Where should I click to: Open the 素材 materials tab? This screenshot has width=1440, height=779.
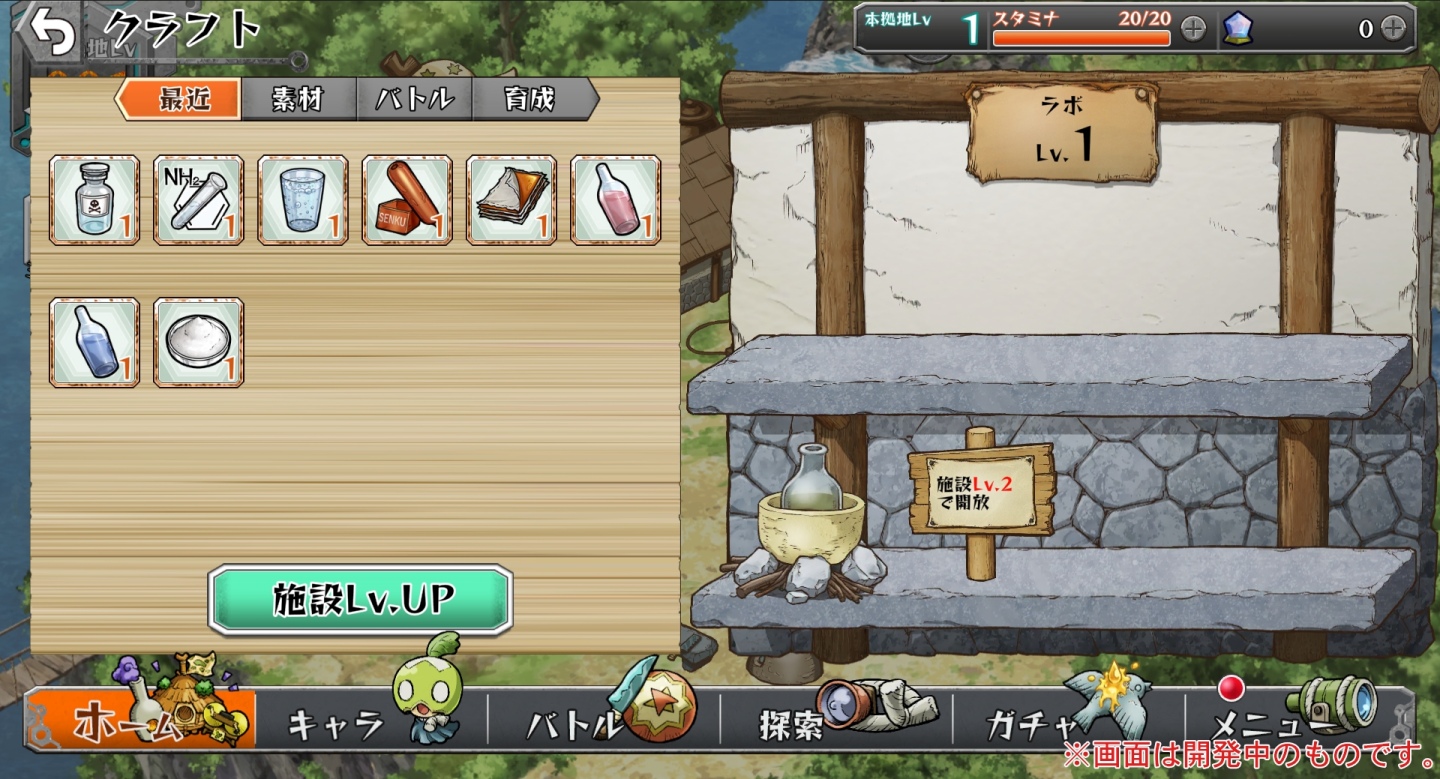pyautogui.click(x=298, y=100)
